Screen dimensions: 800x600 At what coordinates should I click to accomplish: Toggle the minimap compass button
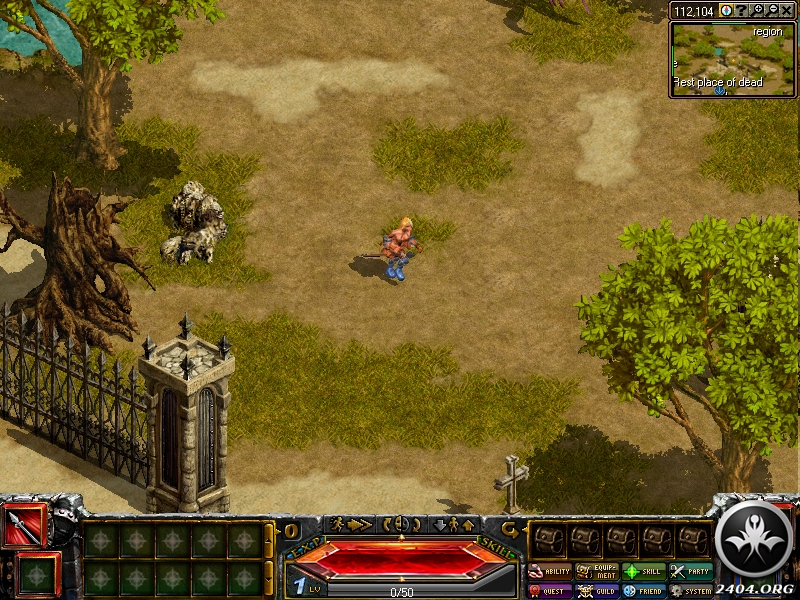click(x=726, y=10)
